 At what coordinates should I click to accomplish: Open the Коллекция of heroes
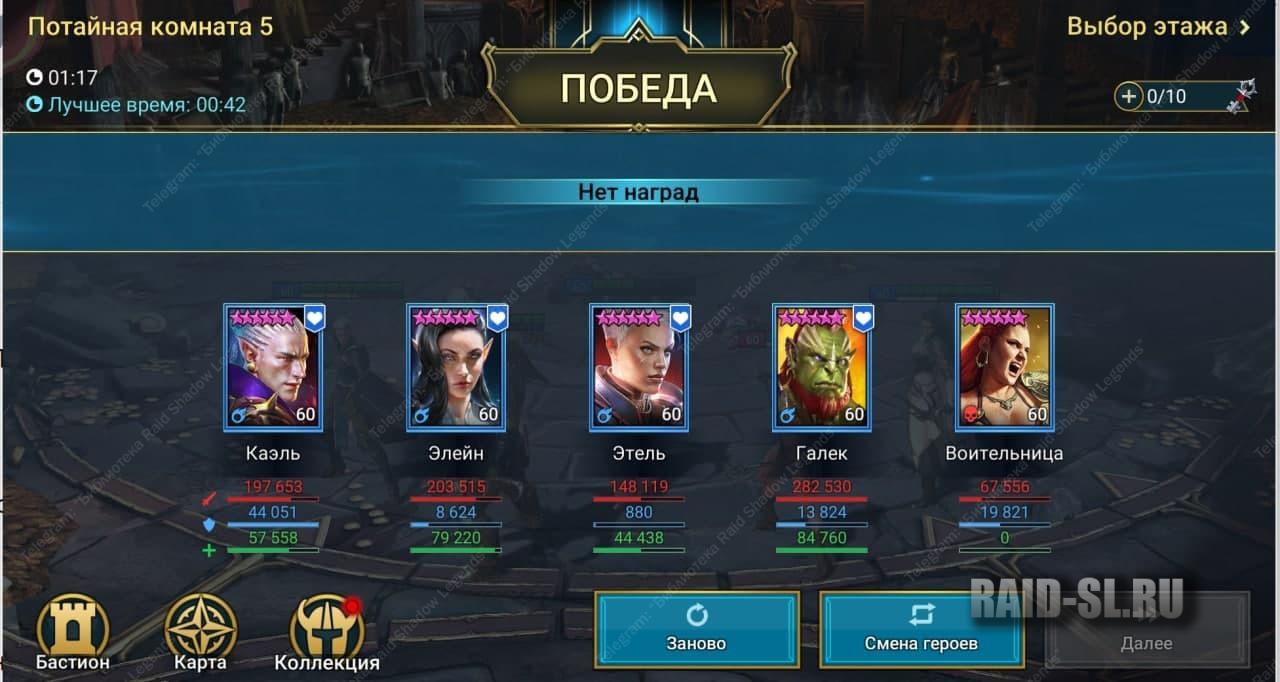[x=327, y=632]
